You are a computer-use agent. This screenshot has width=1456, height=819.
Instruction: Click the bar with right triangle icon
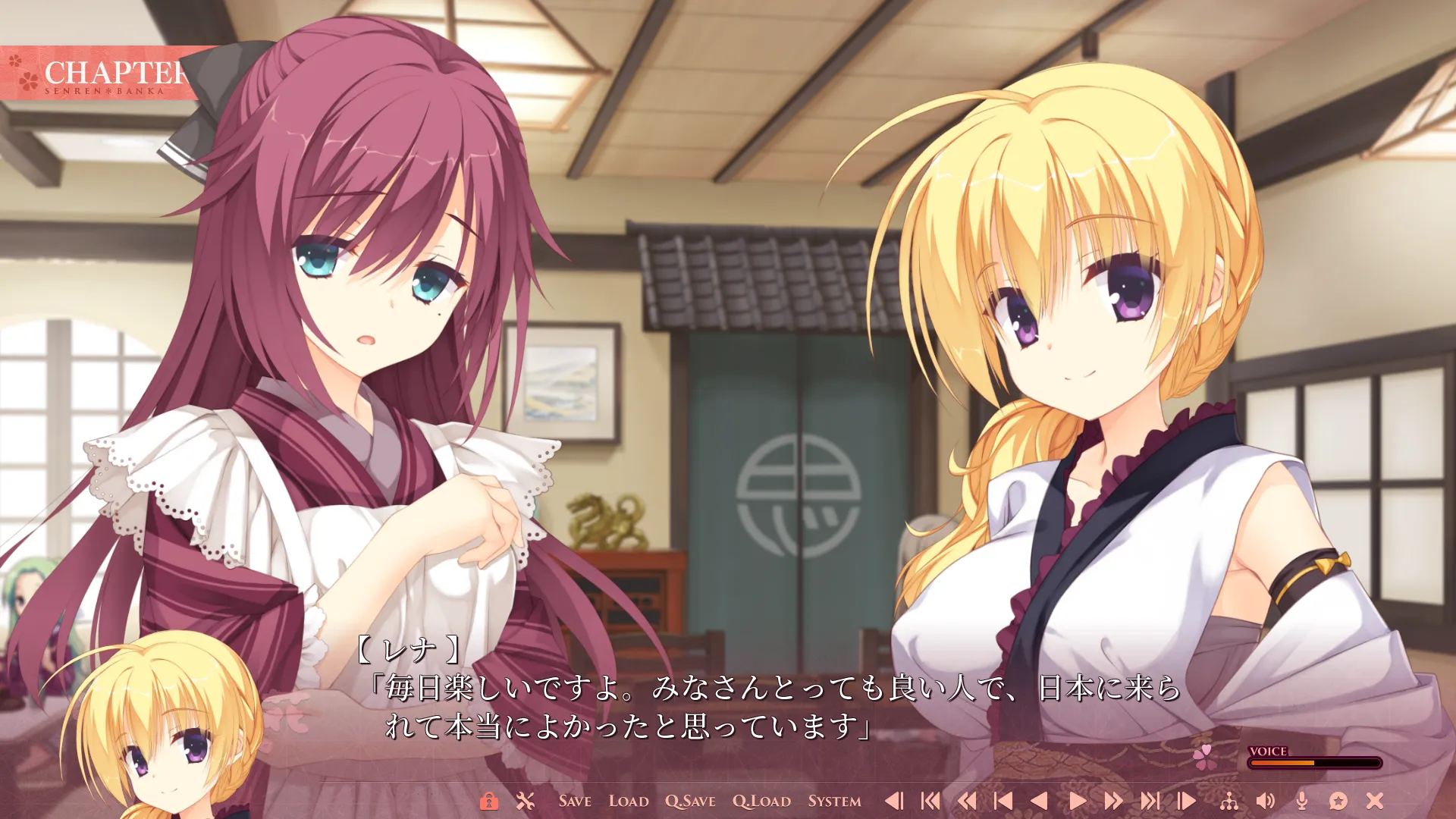(1186, 801)
